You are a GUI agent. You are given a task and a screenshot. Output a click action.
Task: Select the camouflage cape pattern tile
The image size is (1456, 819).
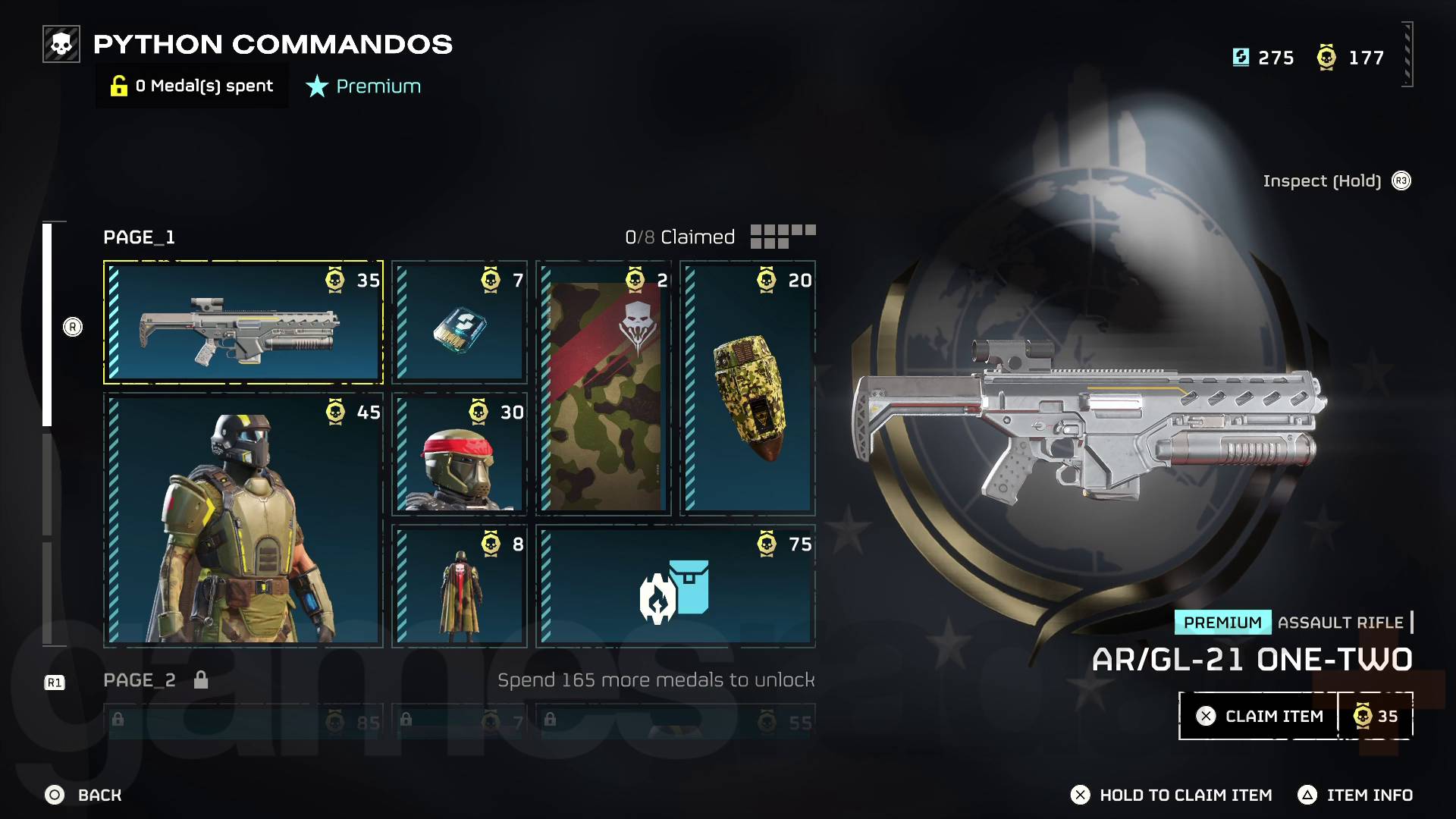[x=603, y=387]
